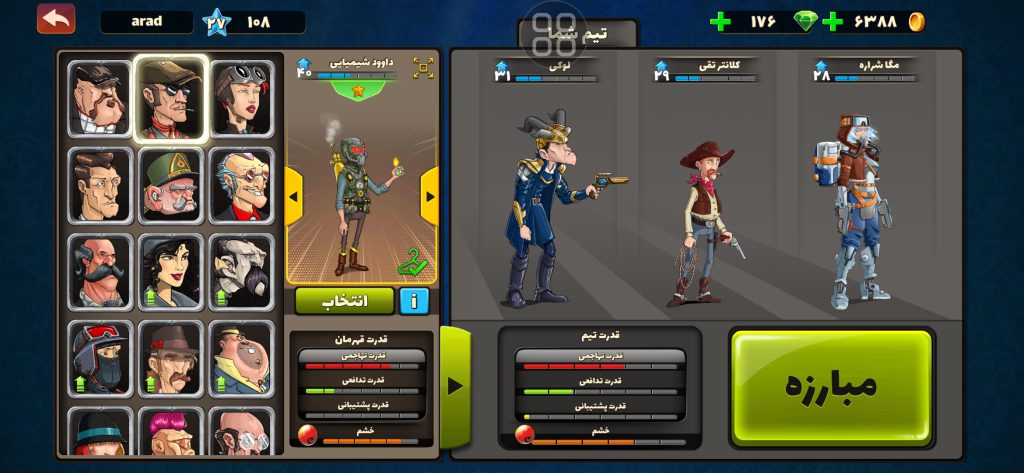This screenshot has width=1024, height=473.
Task: Confirm hero with the green select button
Action: pos(345,300)
